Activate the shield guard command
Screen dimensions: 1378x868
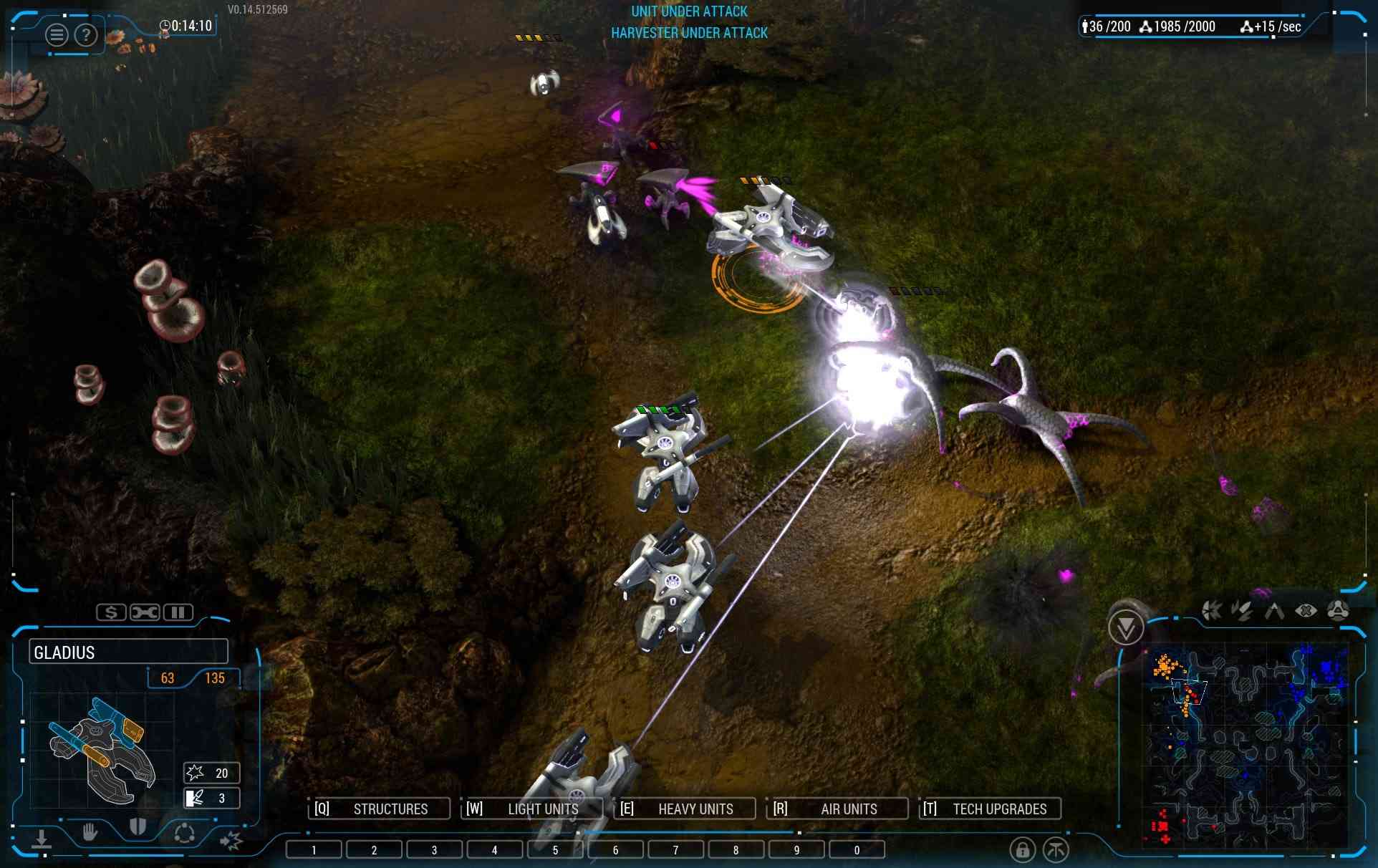pos(138,828)
